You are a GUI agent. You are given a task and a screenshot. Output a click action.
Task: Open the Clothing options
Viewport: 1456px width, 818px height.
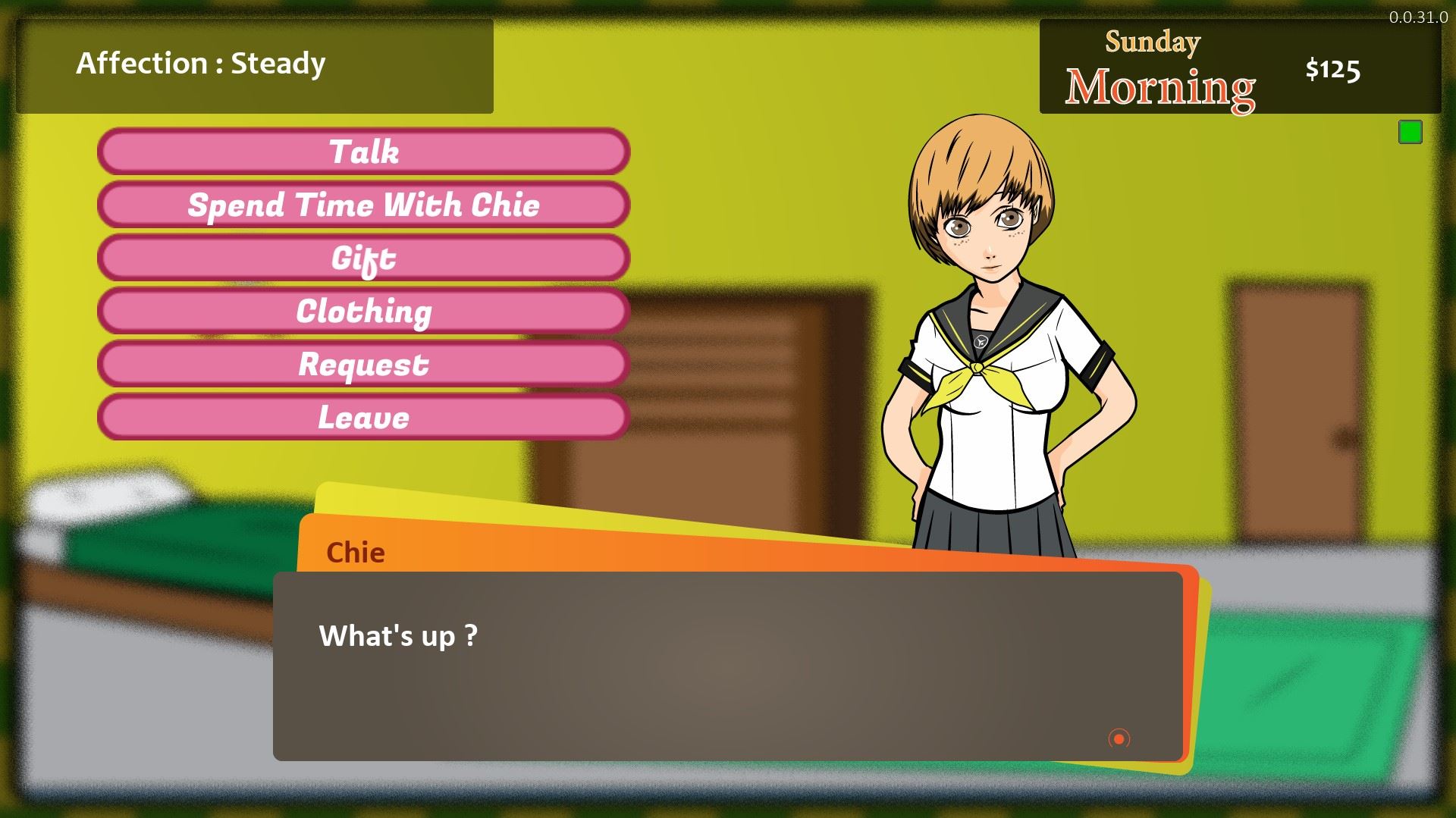(x=364, y=311)
